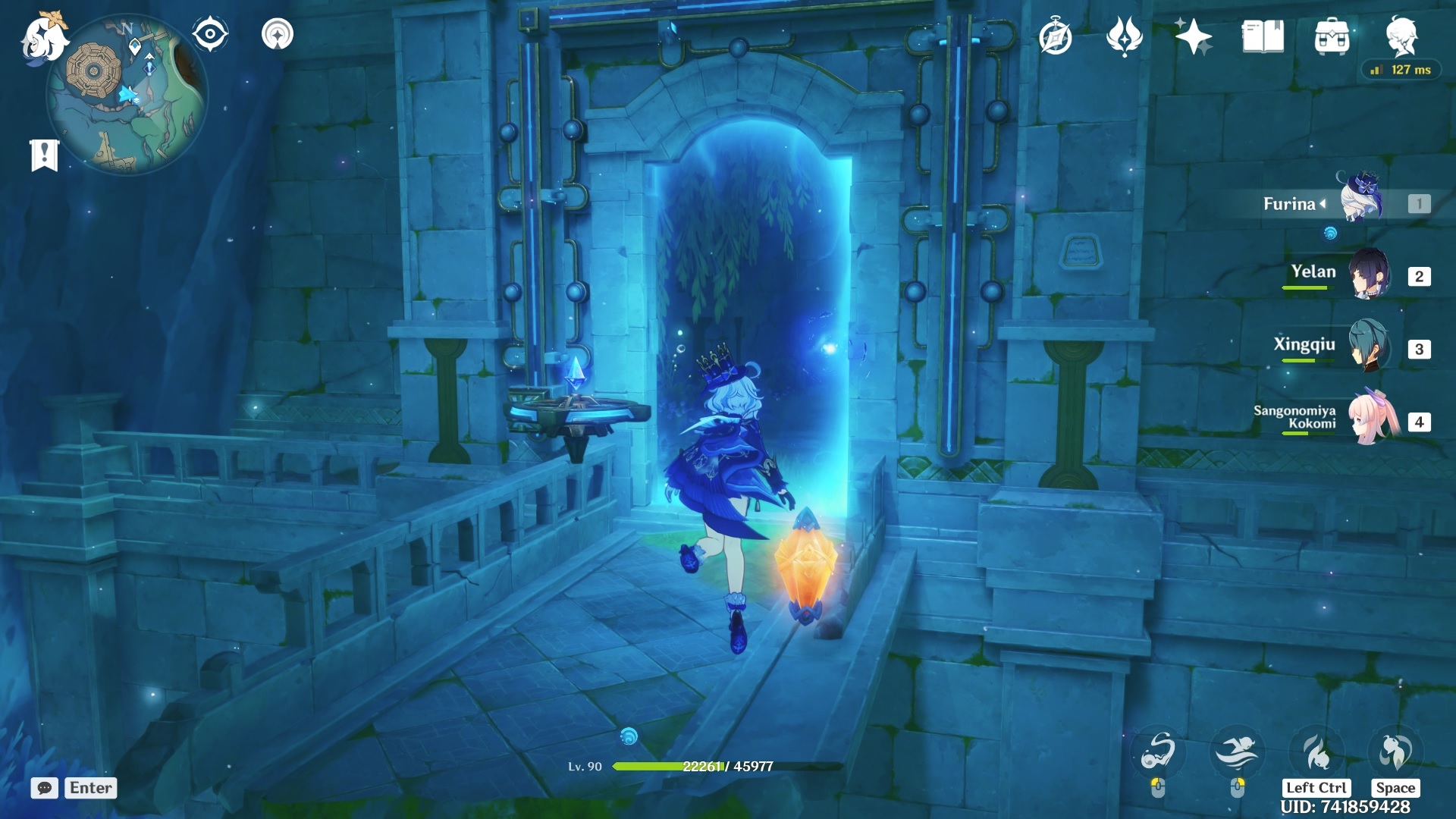Open the Inventory backpack
The image size is (1456, 819).
(x=1332, y=36)
